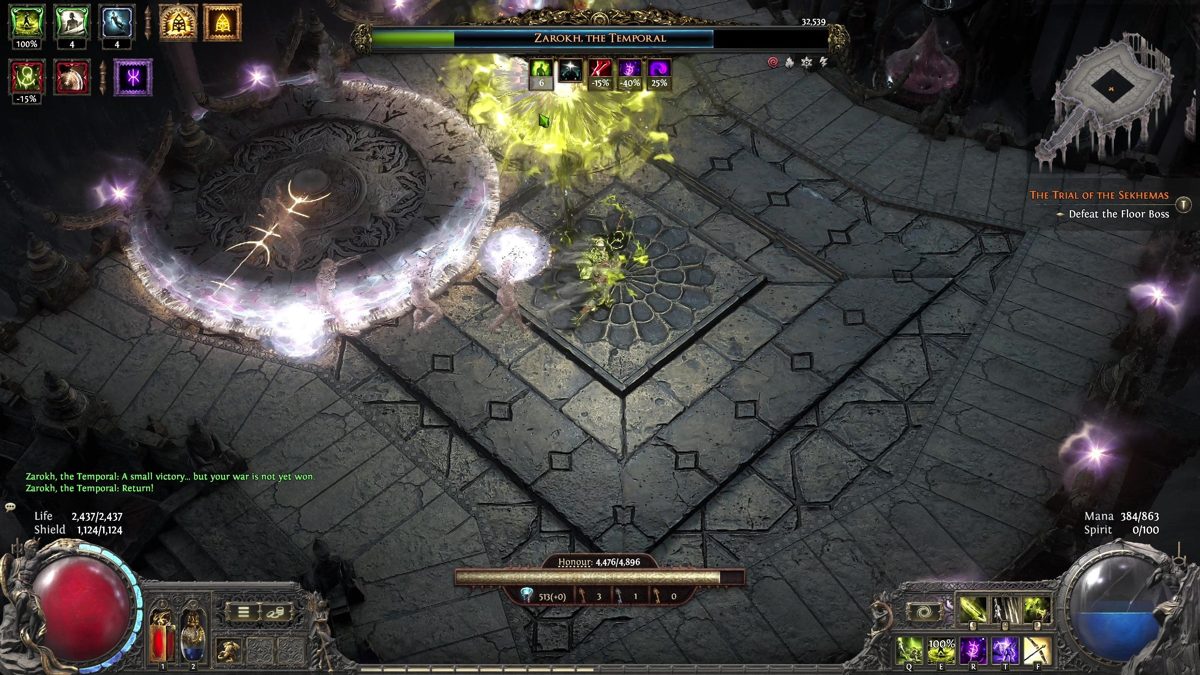This screenshot has width=1200, height=675.
Task: Open the main menu hamburger button
Action: pos(242,611)
